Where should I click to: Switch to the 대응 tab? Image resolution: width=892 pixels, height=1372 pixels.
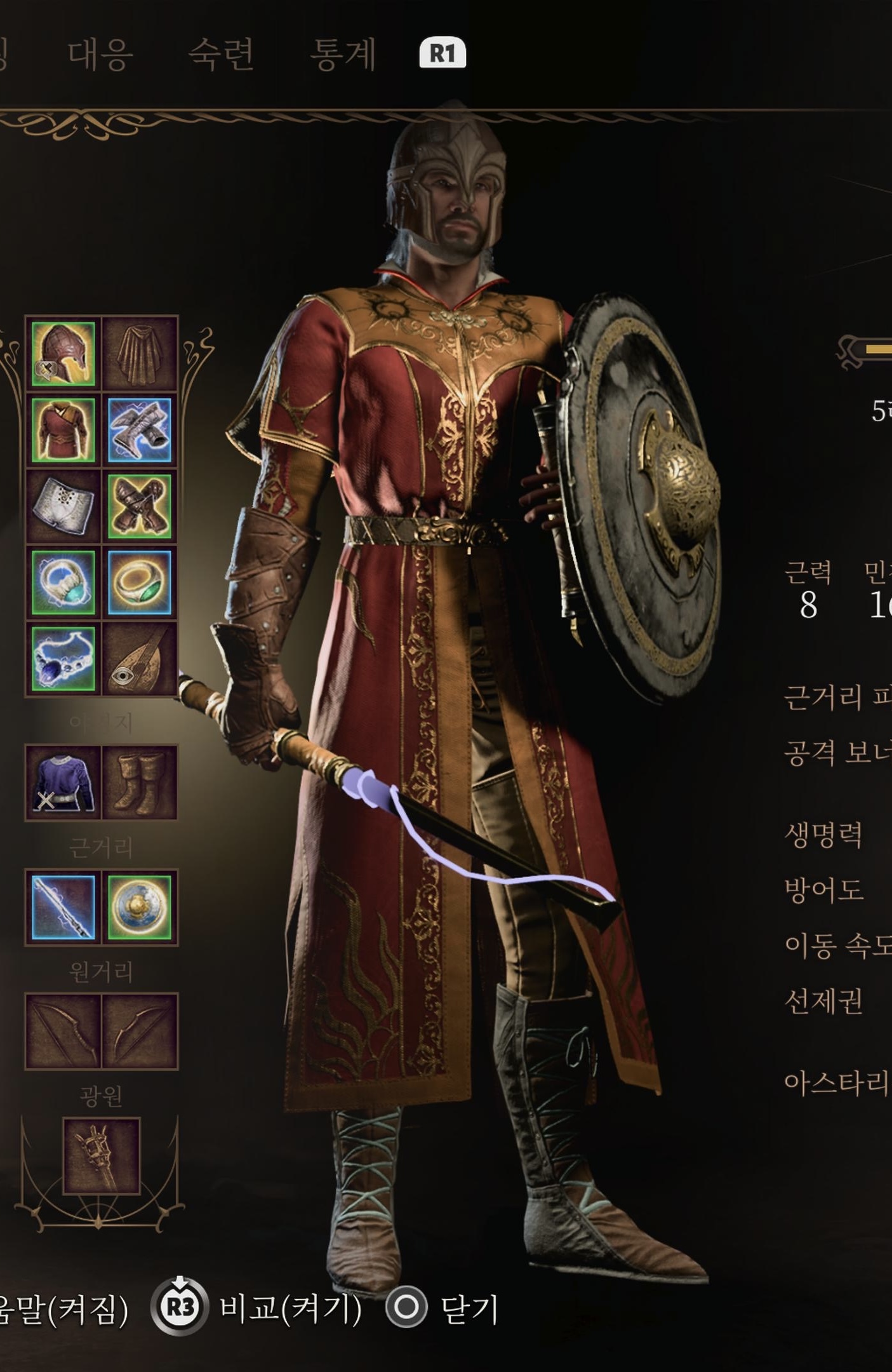[100, 53]
